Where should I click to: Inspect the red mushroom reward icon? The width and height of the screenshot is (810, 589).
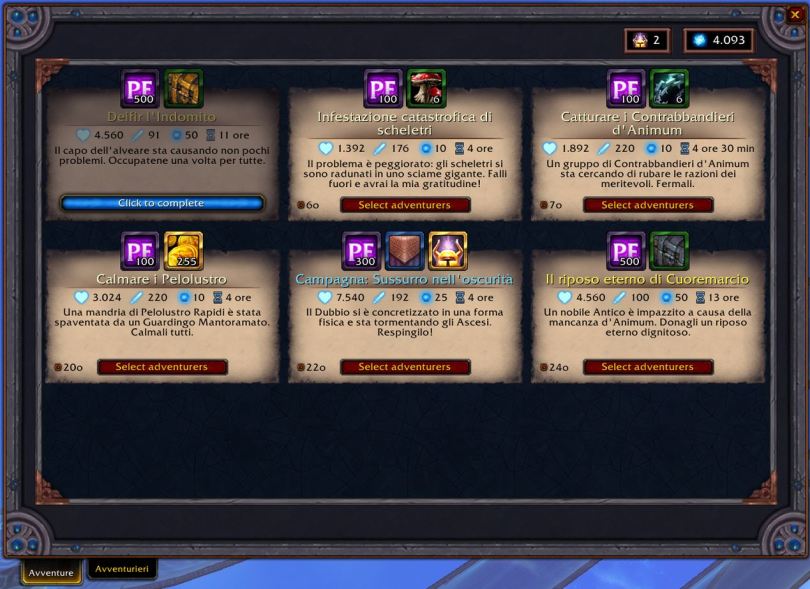(427, 88)
